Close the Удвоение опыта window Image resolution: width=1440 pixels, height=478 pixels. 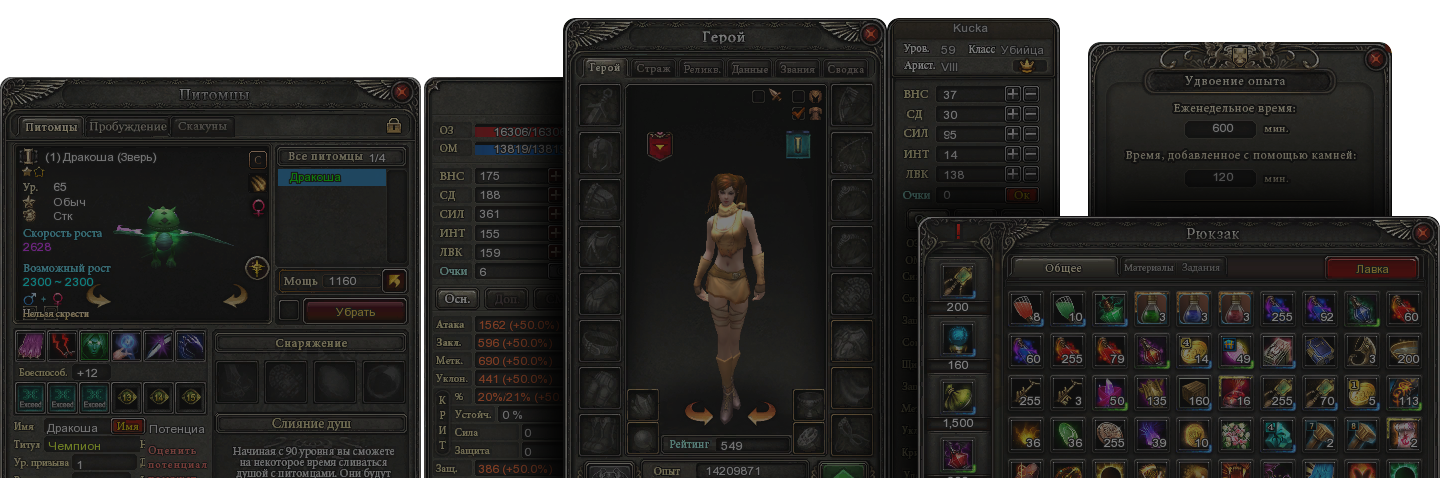pos(1375,59)
